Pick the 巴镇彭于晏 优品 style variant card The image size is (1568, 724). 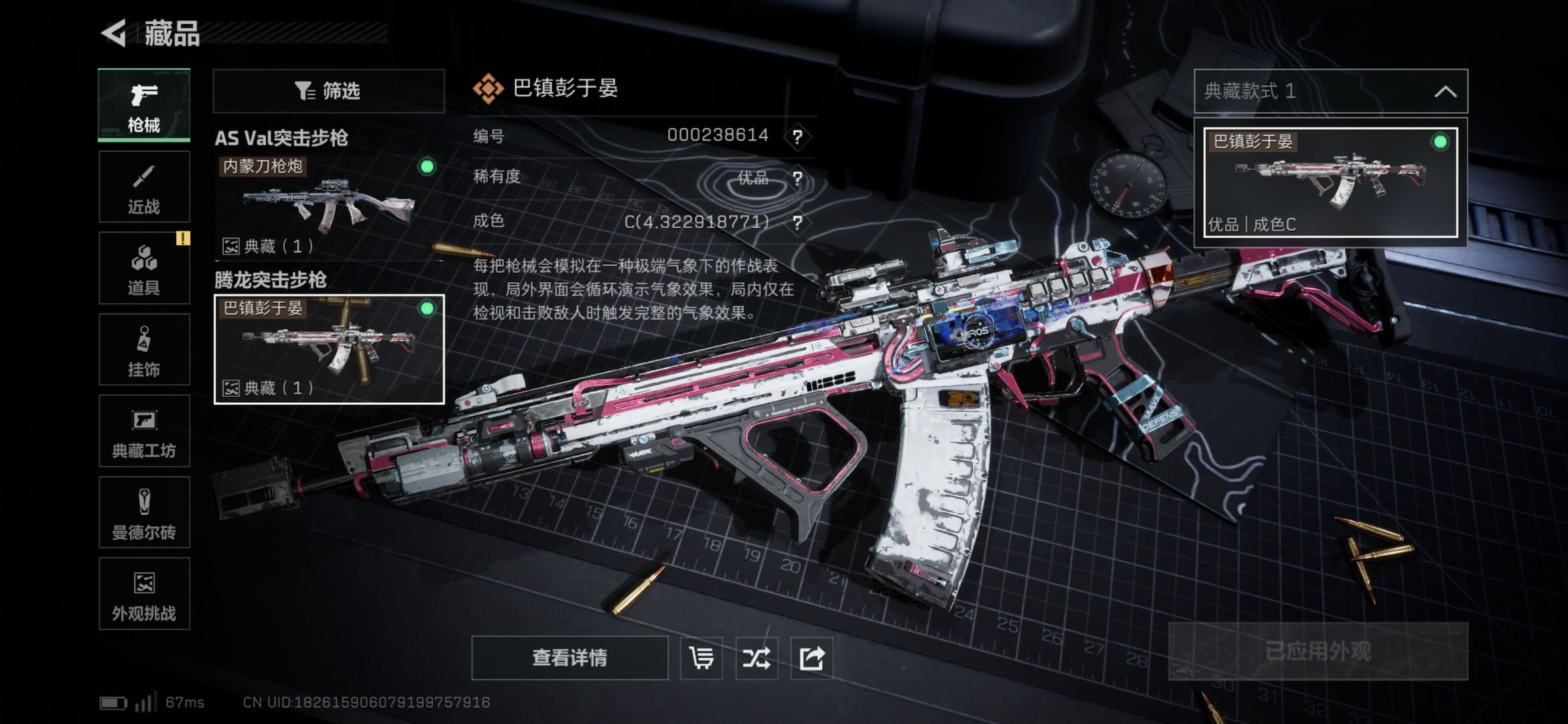click(x=1330, y=182)
